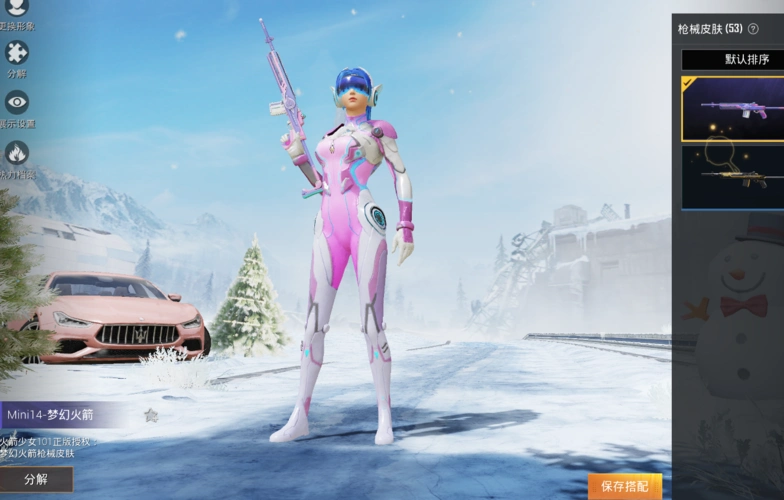
Task: Open the eye-shaped 展示设置 display settings
Action: 17,102
